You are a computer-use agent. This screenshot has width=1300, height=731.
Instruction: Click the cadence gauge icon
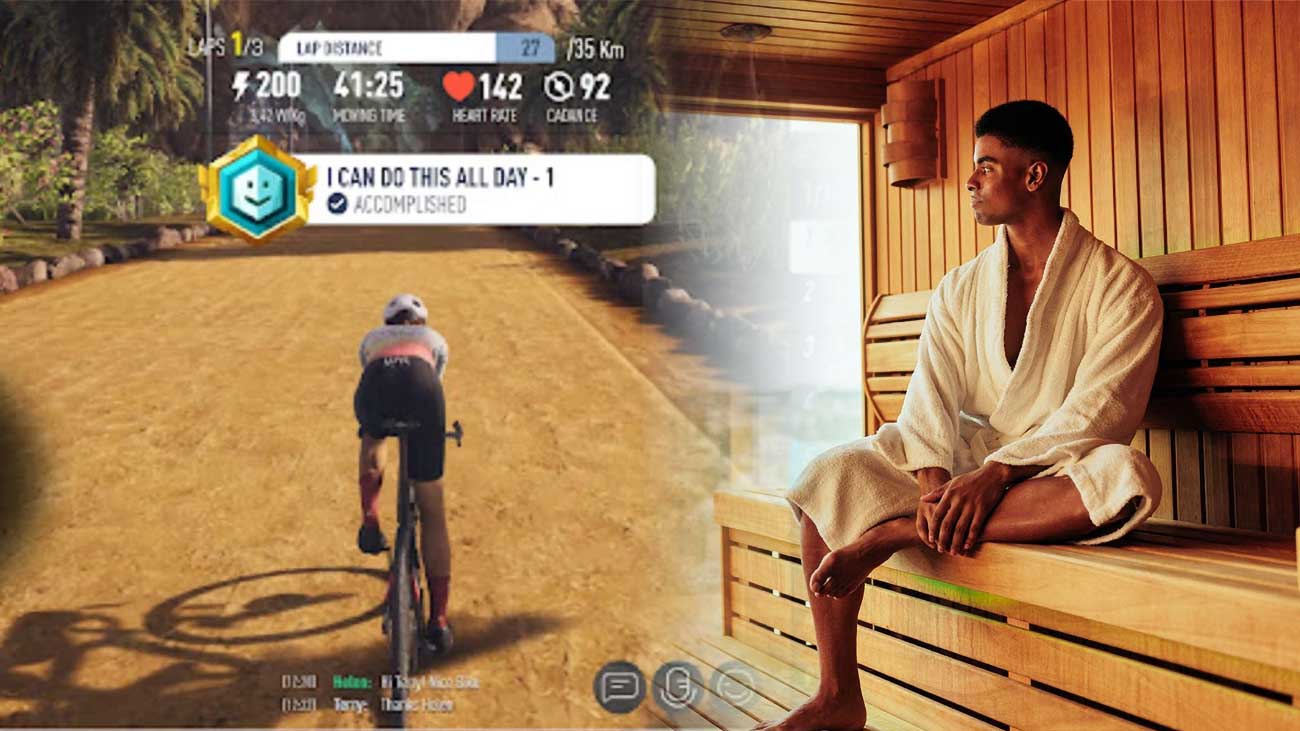coord(560,88)
